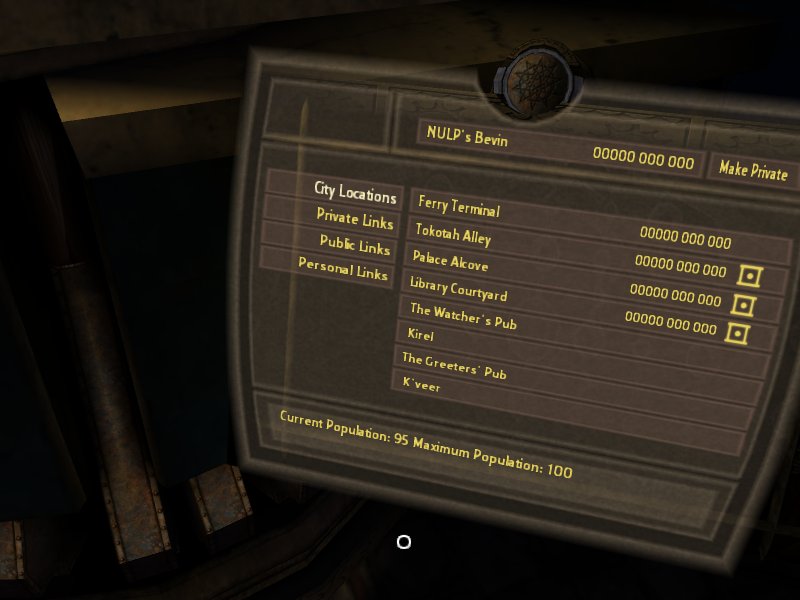Screen dimensions: 800x600
Task: Pick the Palace Alcove entry
Action: [450, 261]
